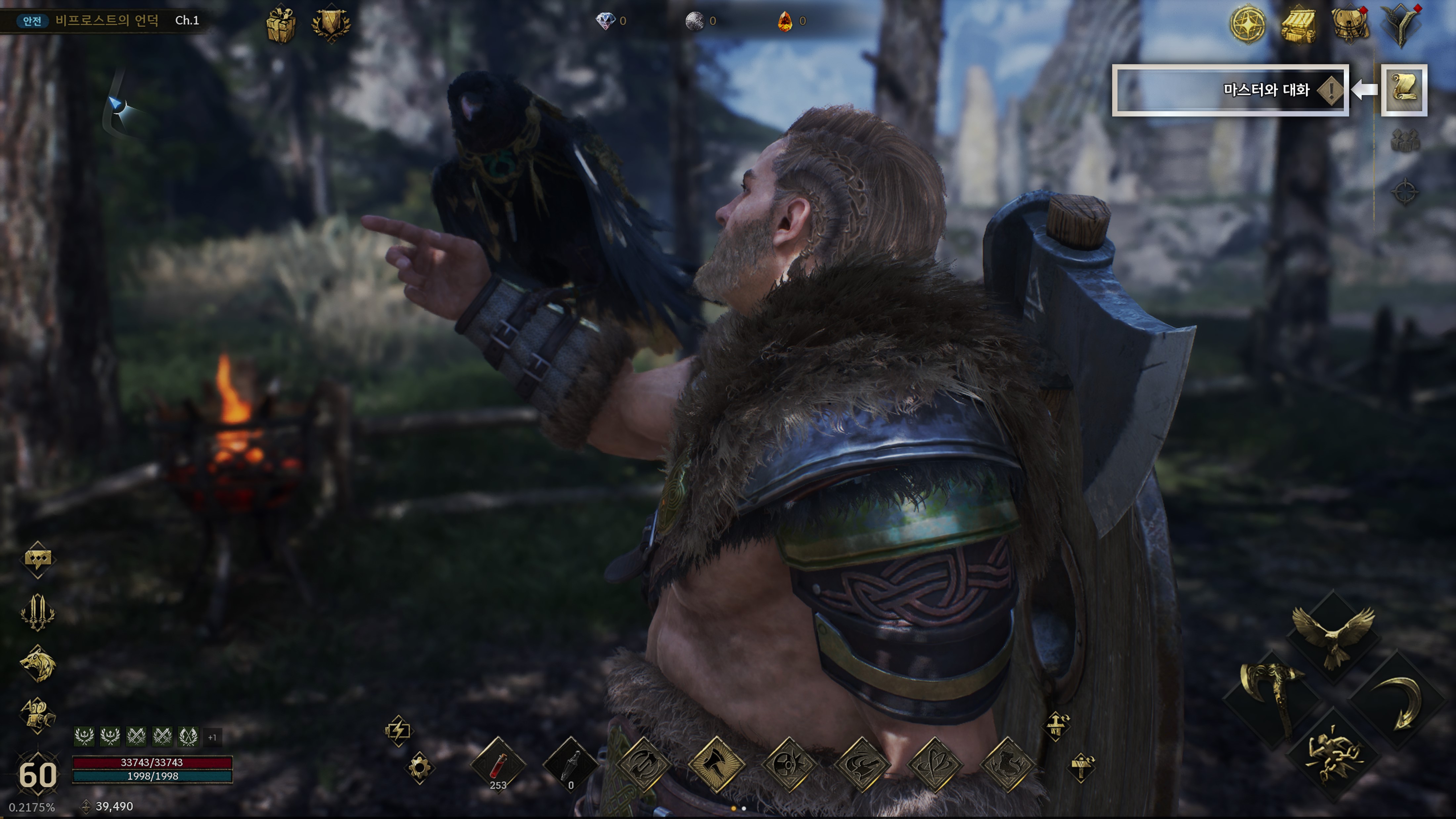1456x819 pixels.
Task: Open the gear settings icon
Action: click(419, 768)
